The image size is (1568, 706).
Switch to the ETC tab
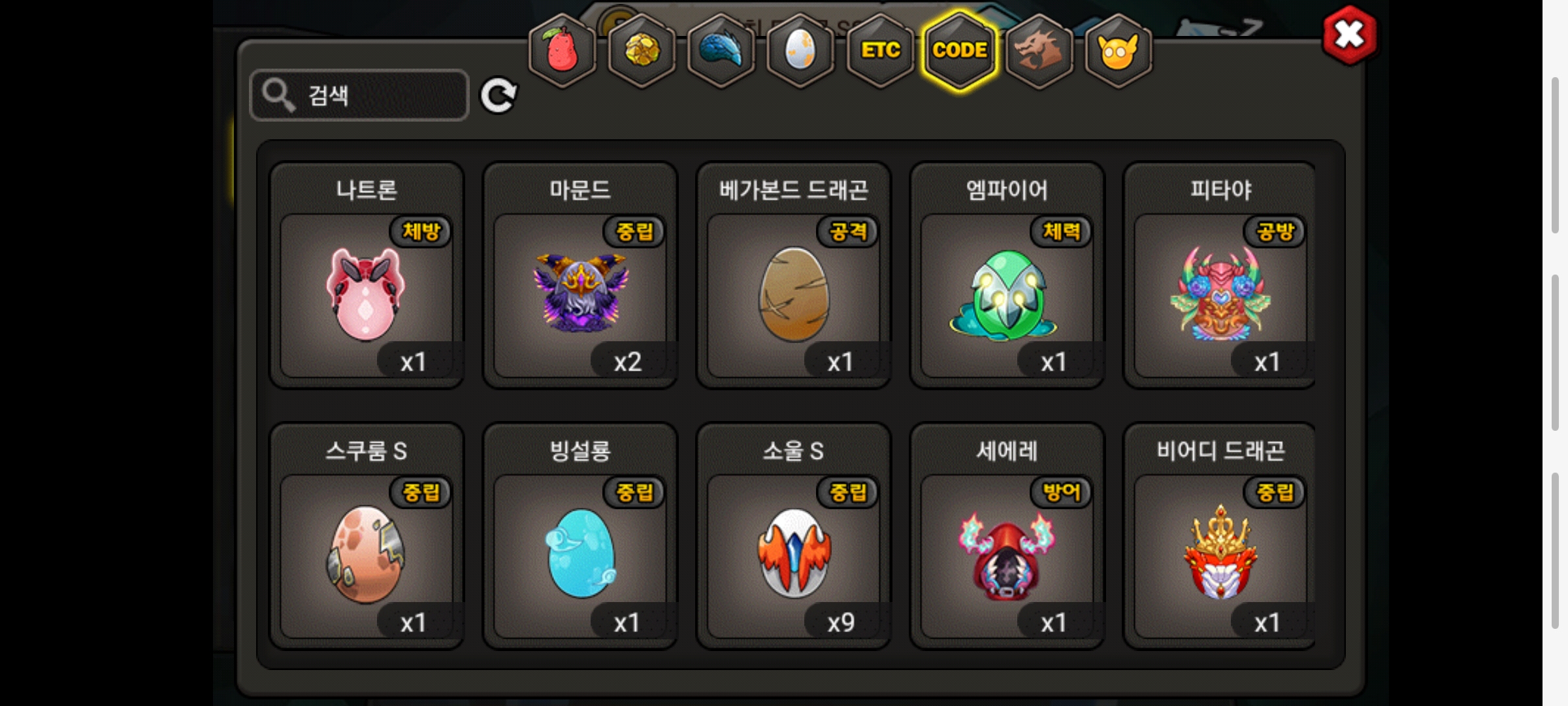880,50
